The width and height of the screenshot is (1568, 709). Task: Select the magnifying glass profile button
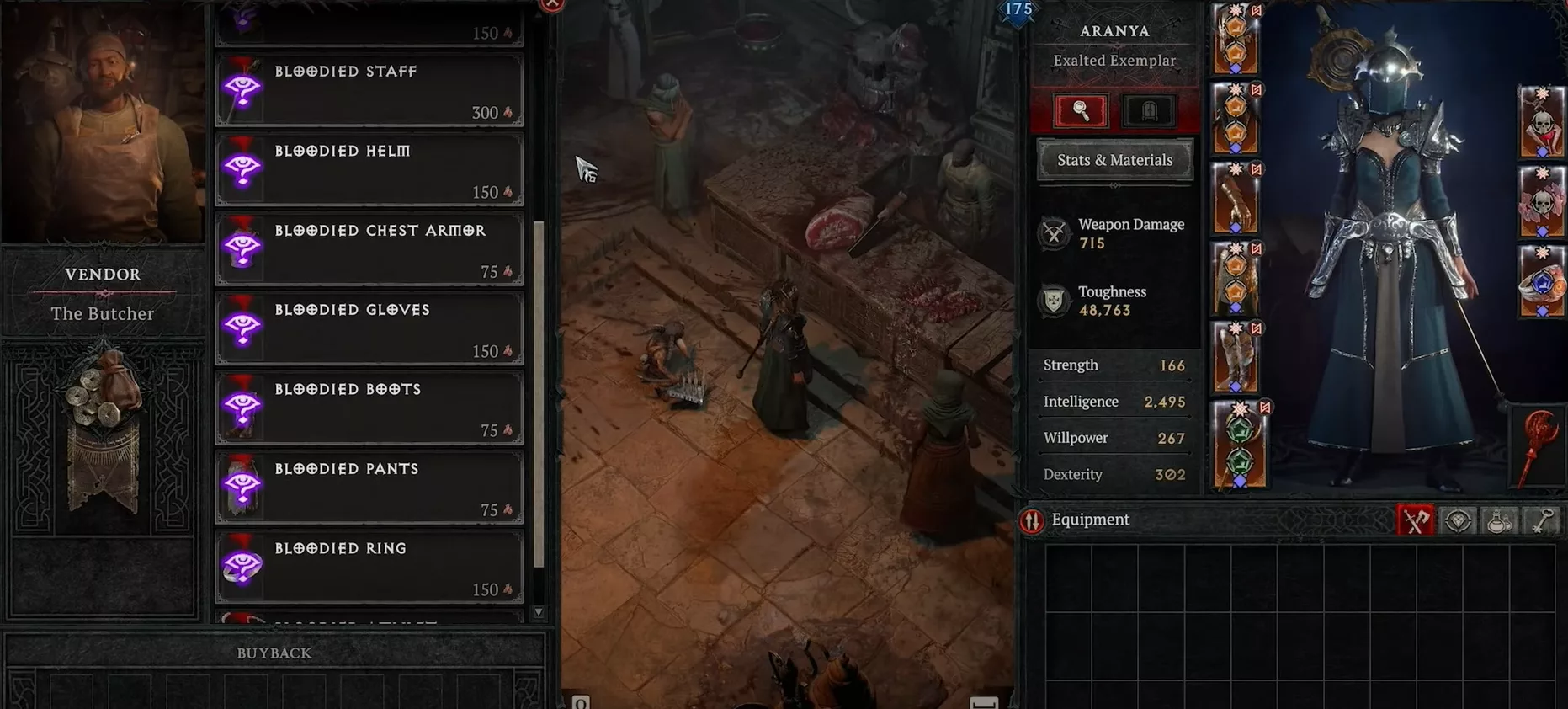coord(1081,110)
